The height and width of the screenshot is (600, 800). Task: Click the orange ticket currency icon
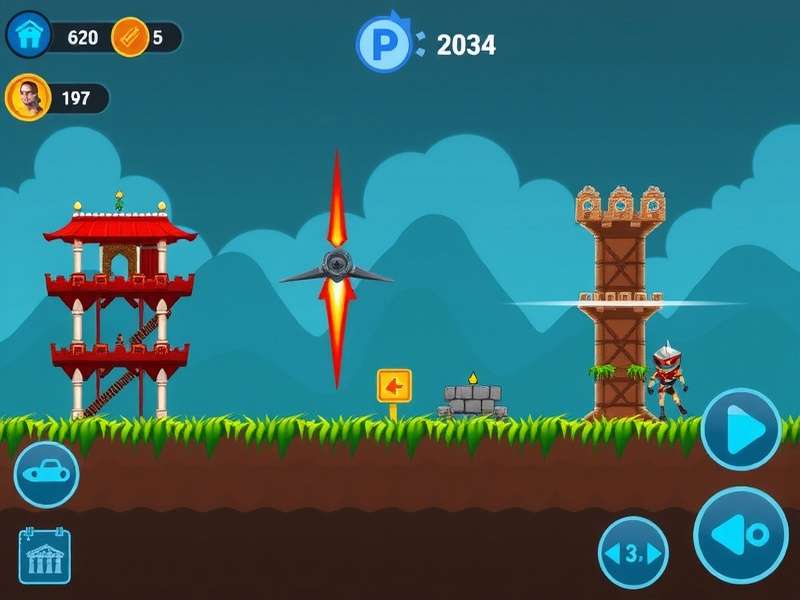tap(130, 38)
